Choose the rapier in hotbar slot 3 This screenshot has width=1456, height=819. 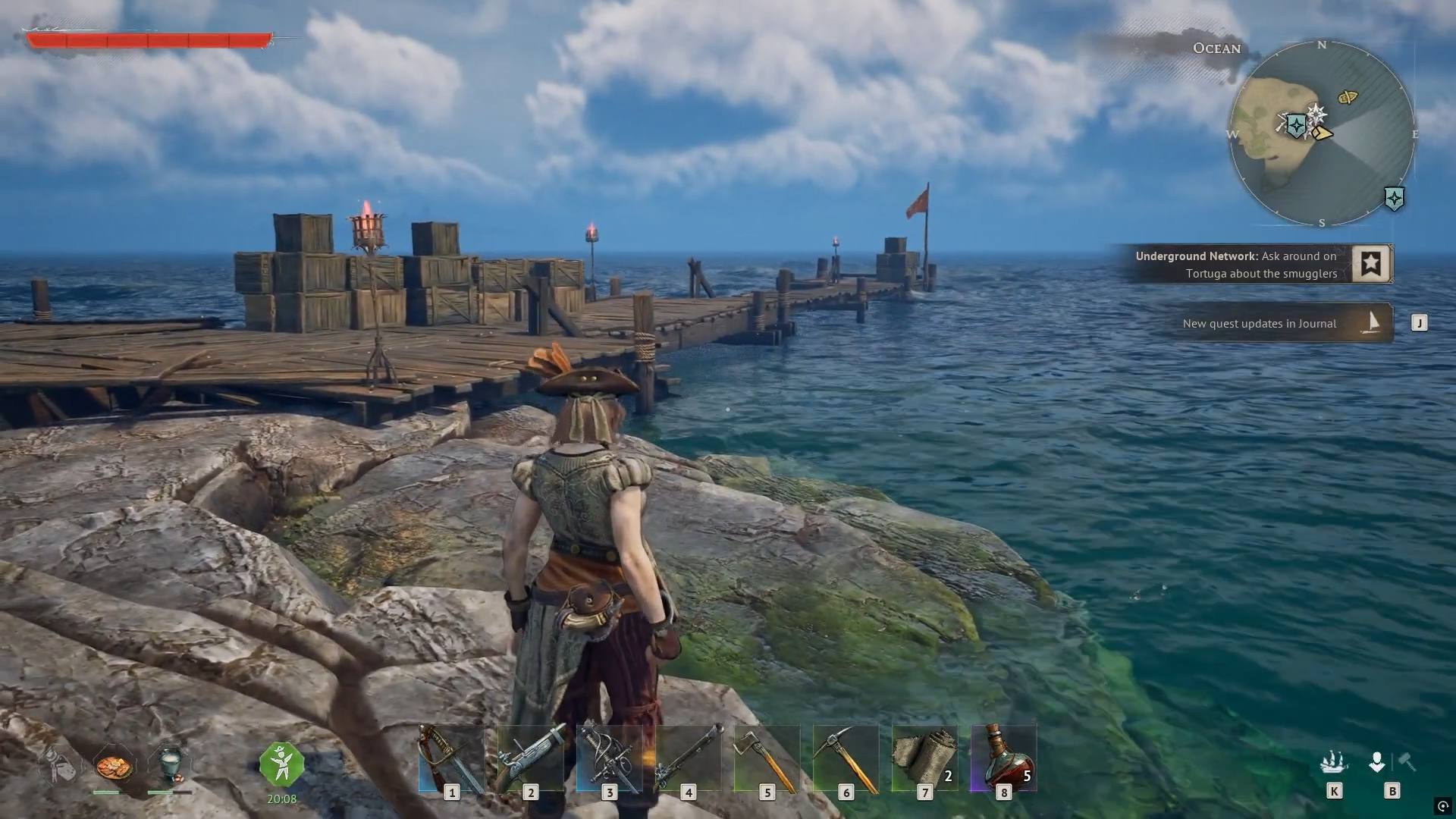click(609, 759)
